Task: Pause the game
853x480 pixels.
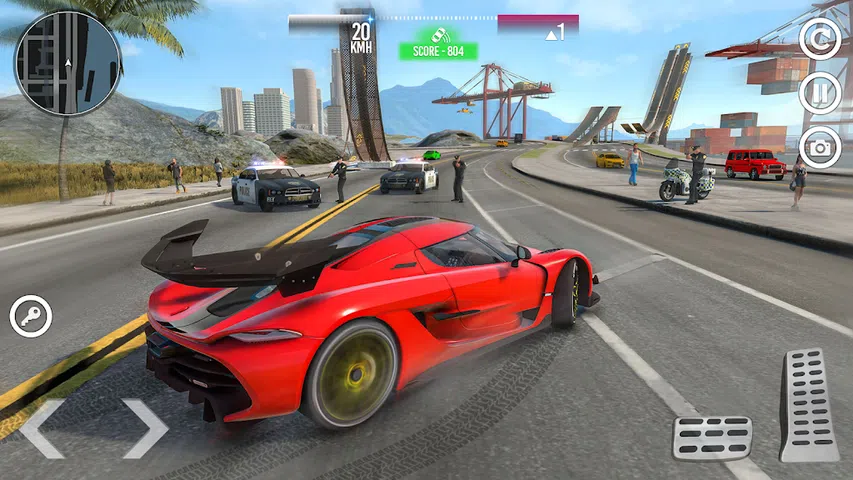Action: point(820,93)
